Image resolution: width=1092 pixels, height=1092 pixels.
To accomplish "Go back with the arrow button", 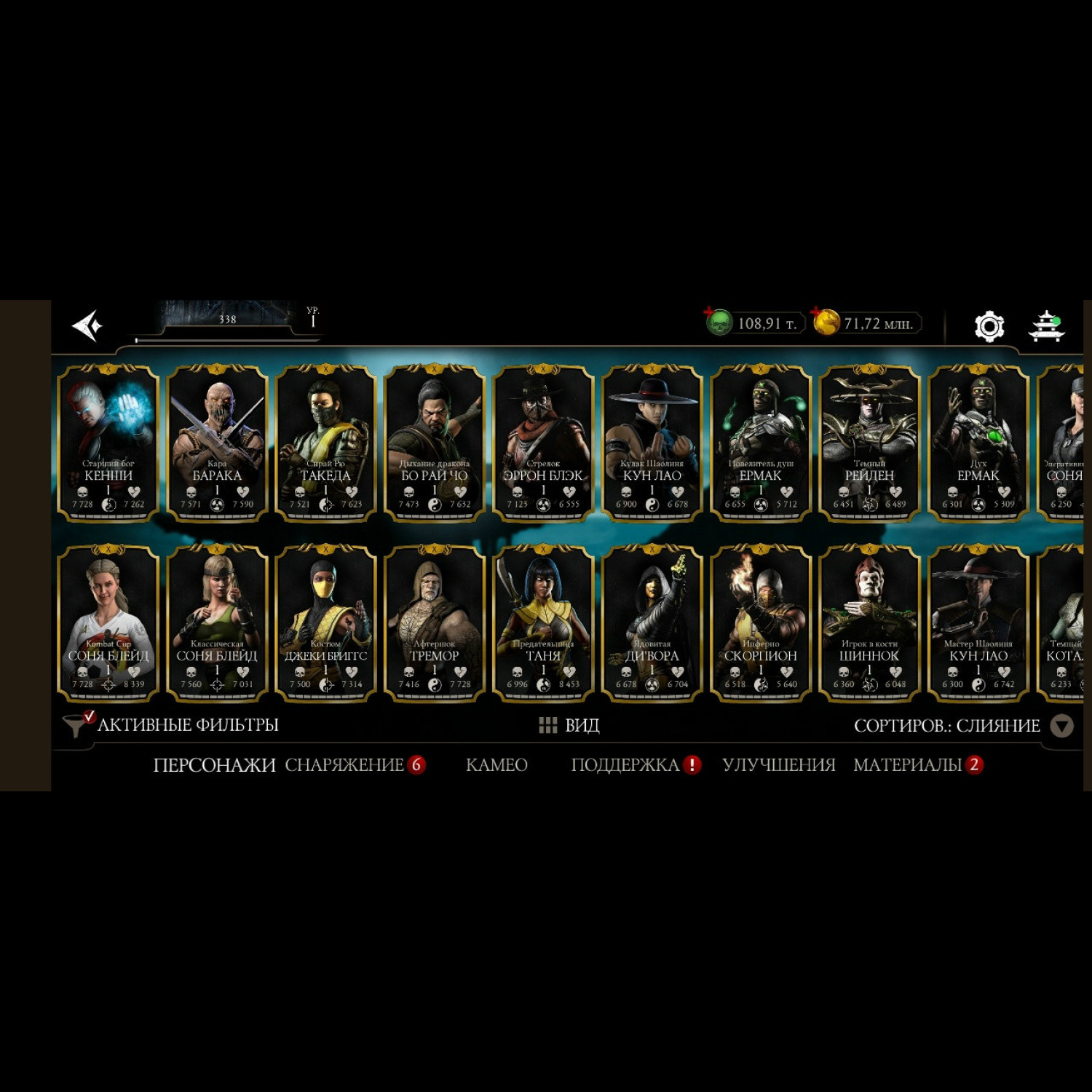I will [88, 325].
